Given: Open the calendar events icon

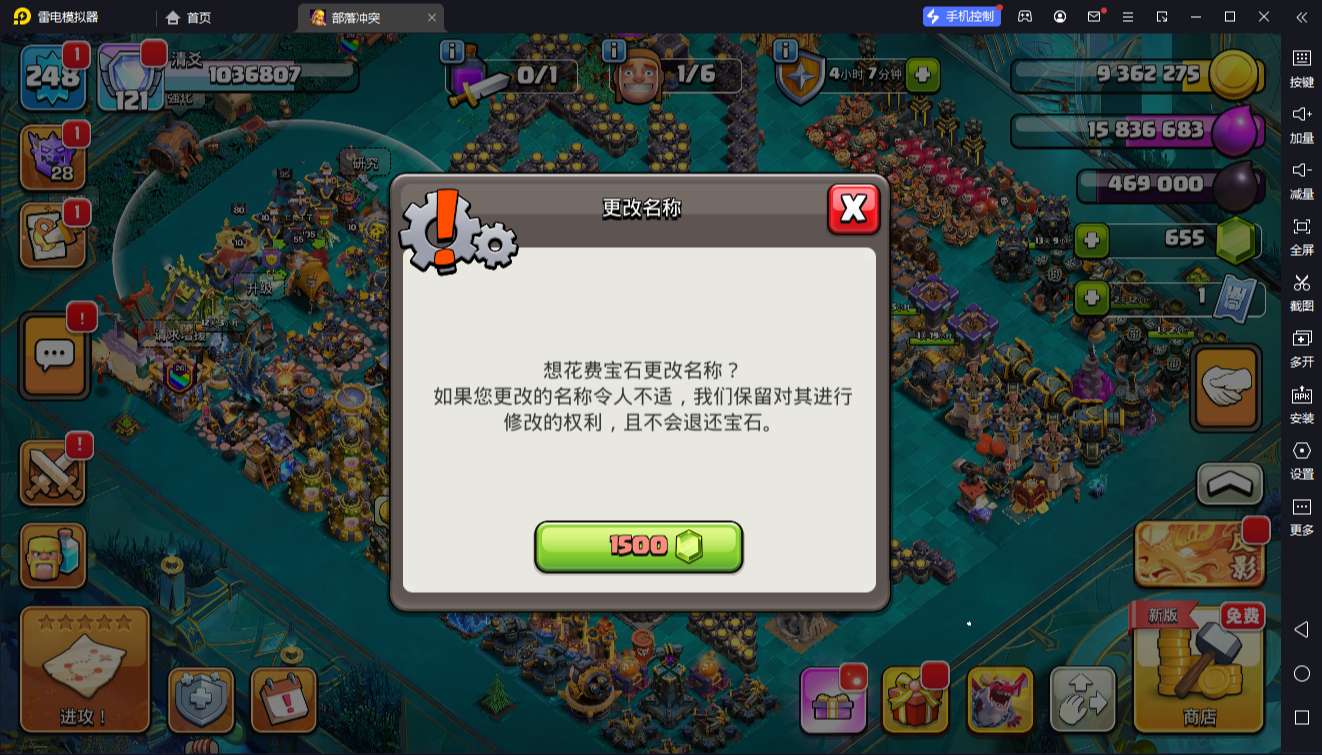Looking at the screenshot, I should coord(283,700).
